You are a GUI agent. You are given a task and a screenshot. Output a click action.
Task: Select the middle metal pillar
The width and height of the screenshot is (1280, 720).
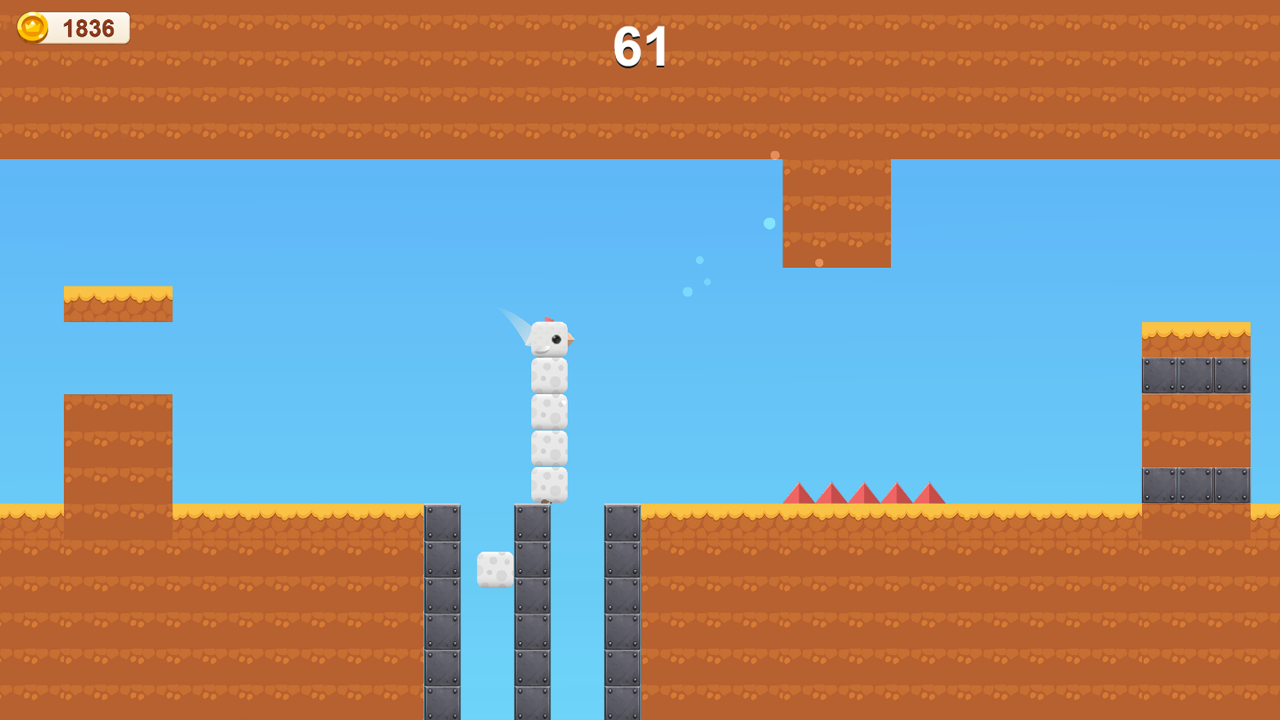[532, 610]
